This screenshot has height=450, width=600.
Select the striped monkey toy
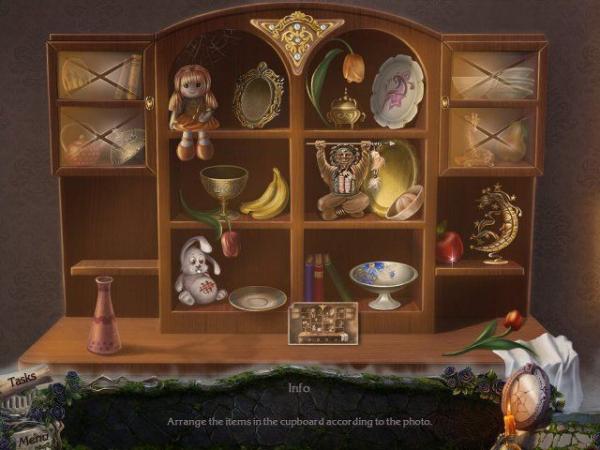click(x=342, y=180)
